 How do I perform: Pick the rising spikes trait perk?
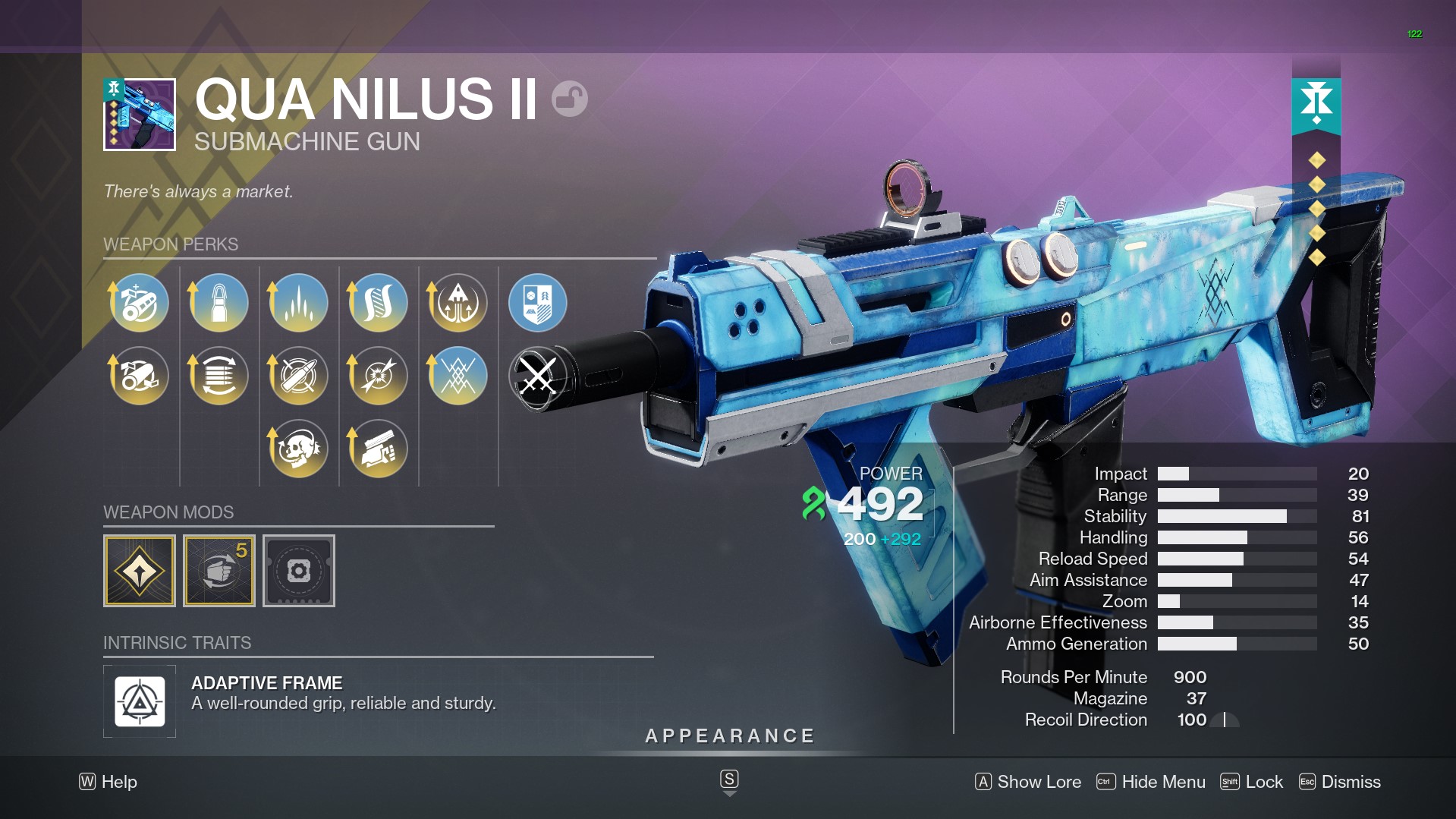[x=299, y=303]
